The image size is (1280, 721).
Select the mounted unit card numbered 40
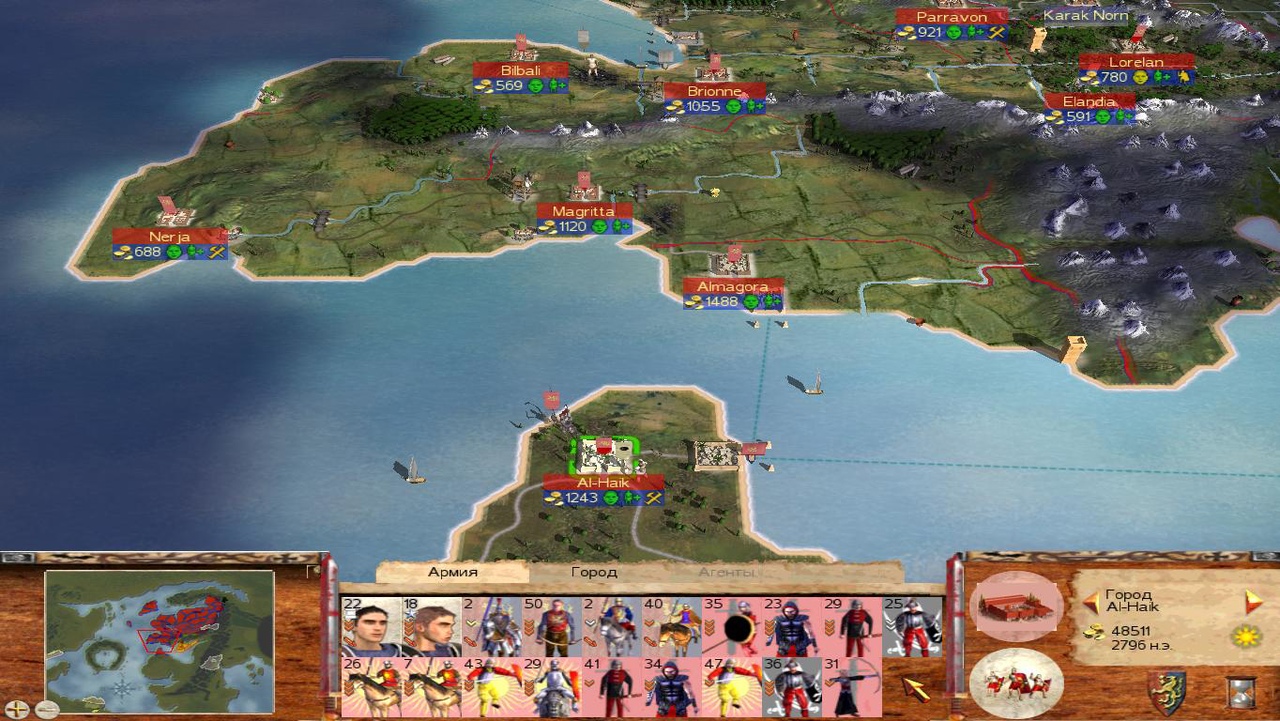(x=671, y=627)
